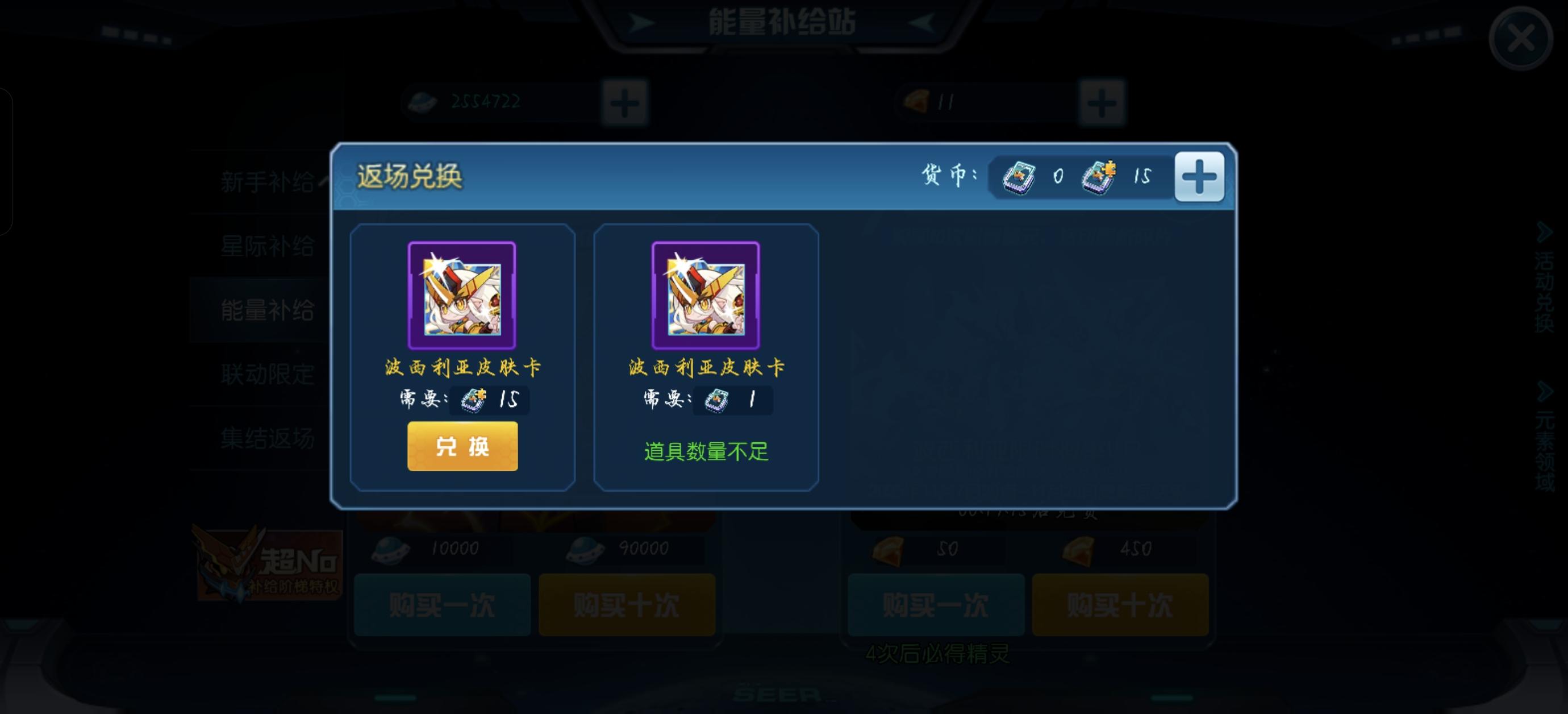Select the right 波西利亚皮肤卡 thumbnail

tap(706, 296)
